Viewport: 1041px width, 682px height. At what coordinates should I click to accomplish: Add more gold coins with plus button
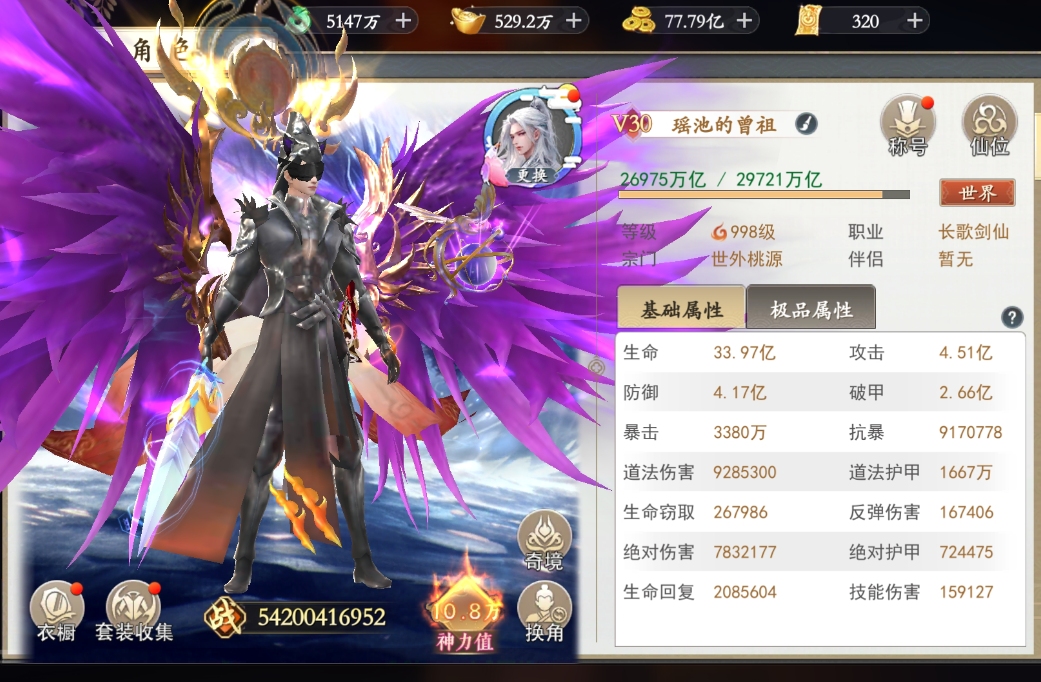click(x=745, y=20)
